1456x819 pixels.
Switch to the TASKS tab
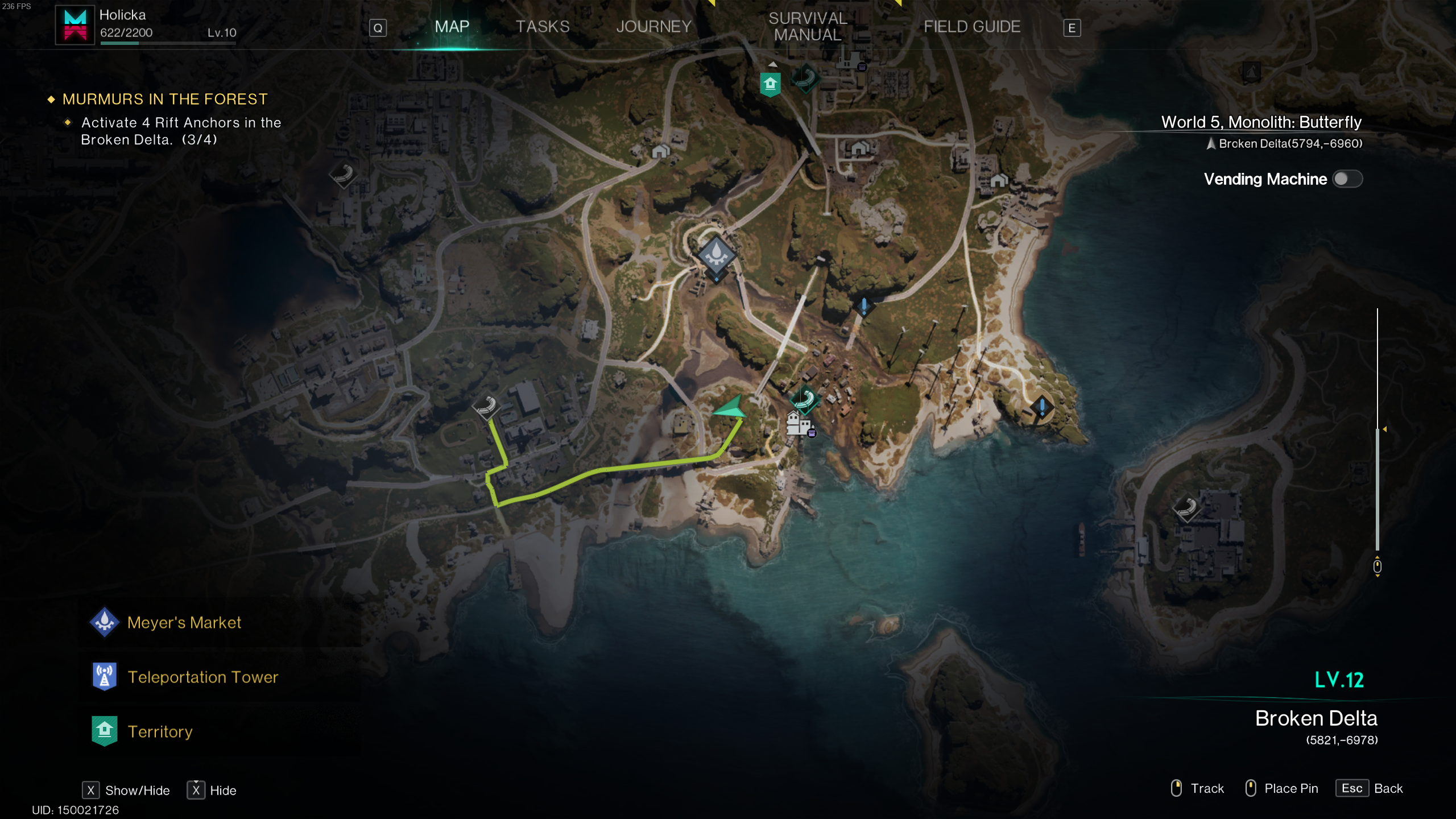click(541, 27)
